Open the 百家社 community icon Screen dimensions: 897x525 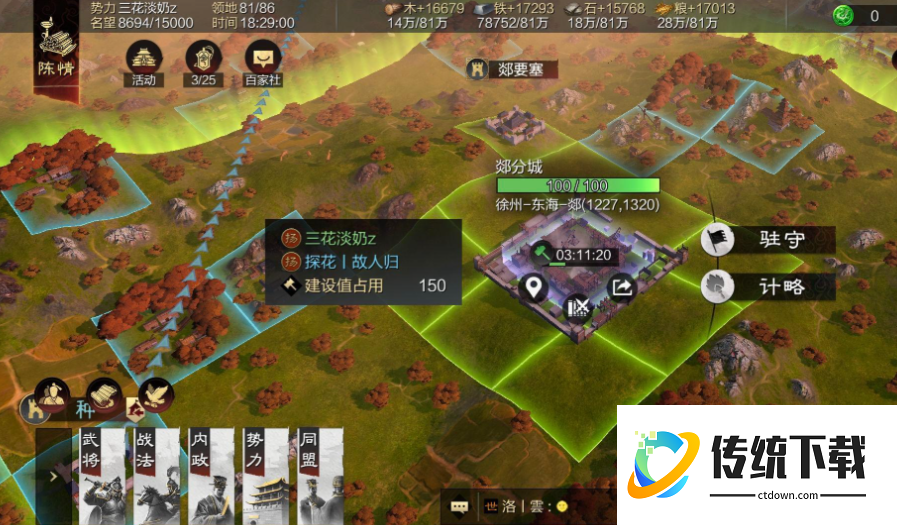coord(264,60)
